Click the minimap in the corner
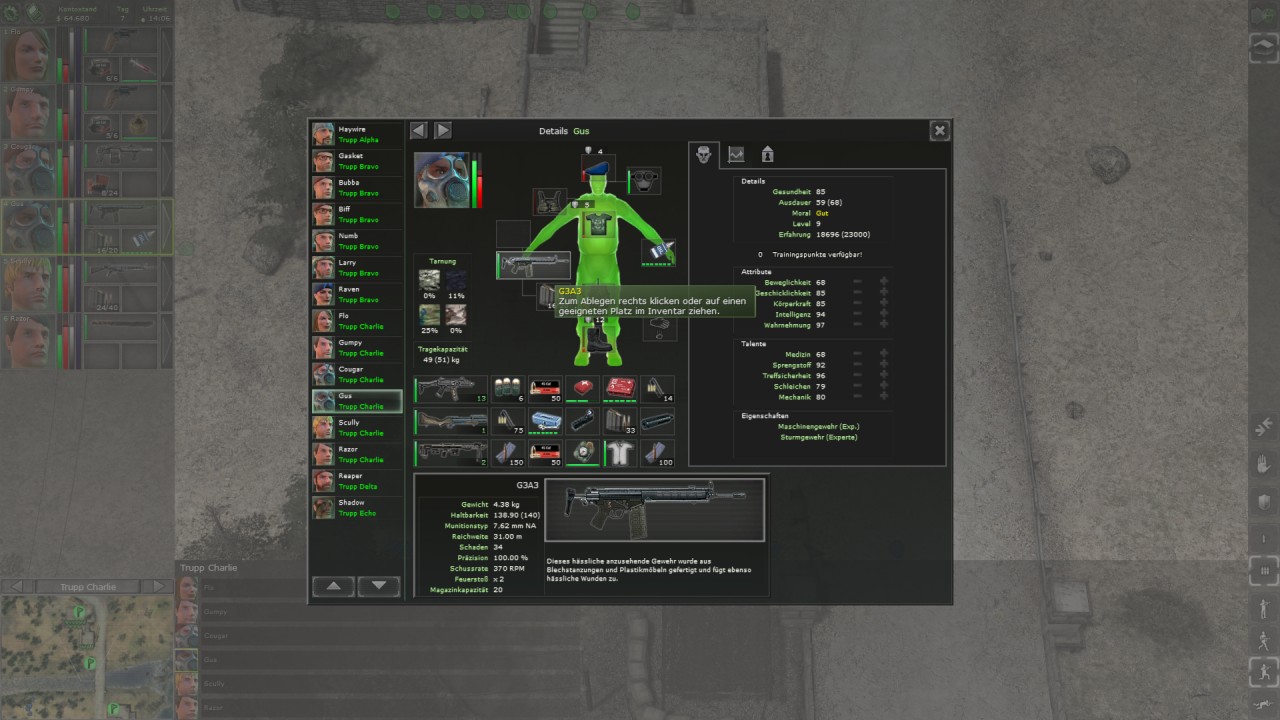Image resolution: width=1280 pixels, height=720 pixels. (x=87, y=657)
